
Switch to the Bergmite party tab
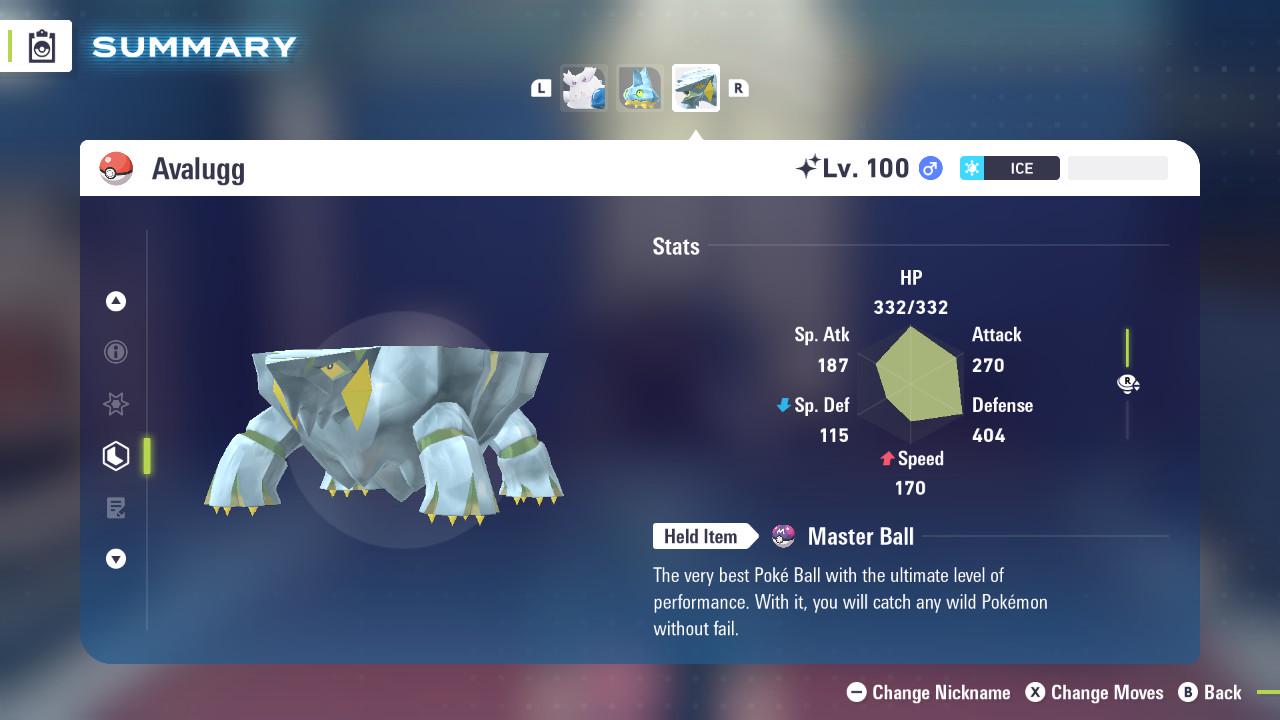(640, 88)
